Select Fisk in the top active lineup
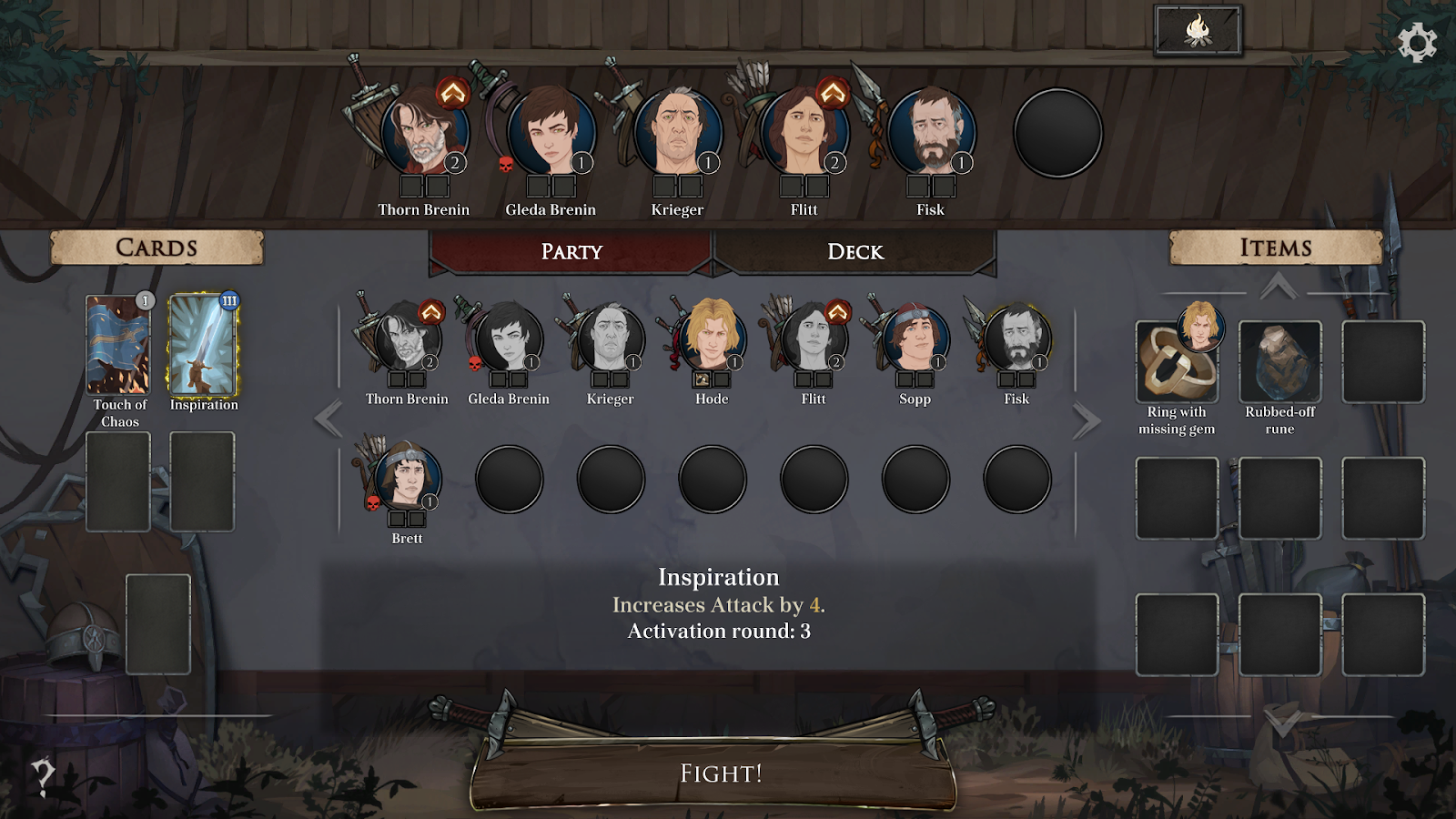1456x819 pixels. (930, 133)
